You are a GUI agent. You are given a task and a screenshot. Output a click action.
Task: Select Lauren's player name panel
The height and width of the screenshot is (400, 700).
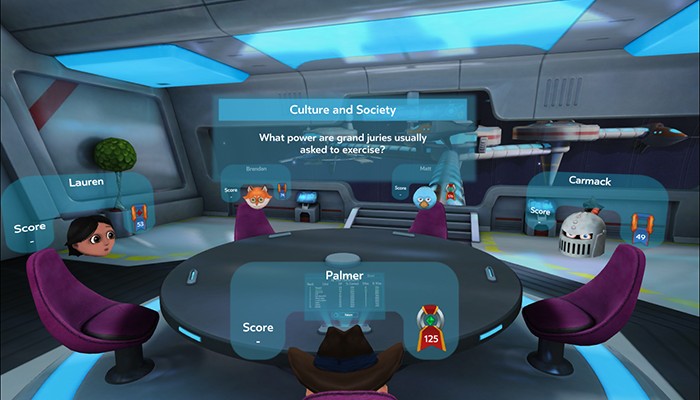coord(87,184)
